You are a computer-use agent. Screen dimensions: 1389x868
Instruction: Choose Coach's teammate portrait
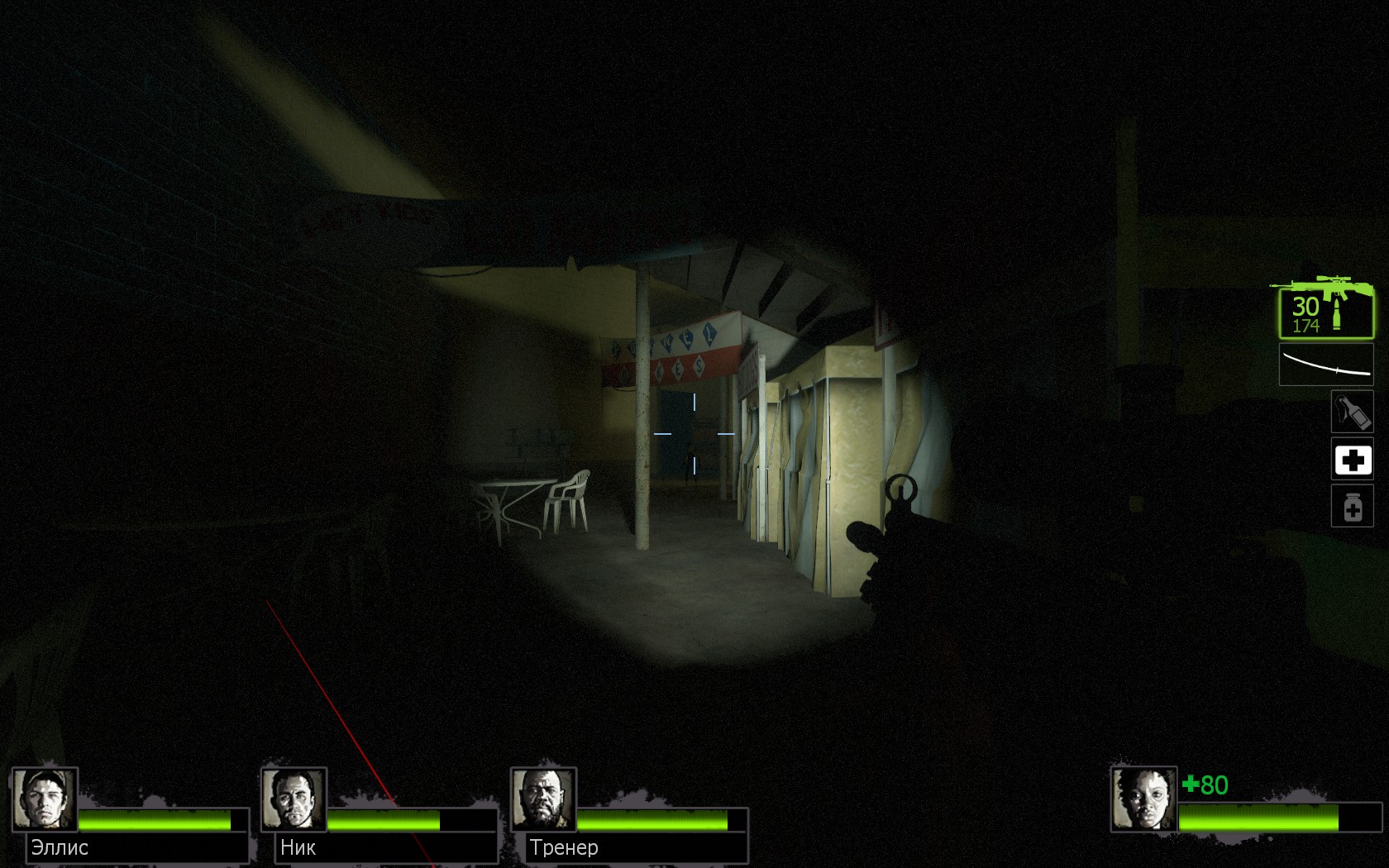coord(543,799)
